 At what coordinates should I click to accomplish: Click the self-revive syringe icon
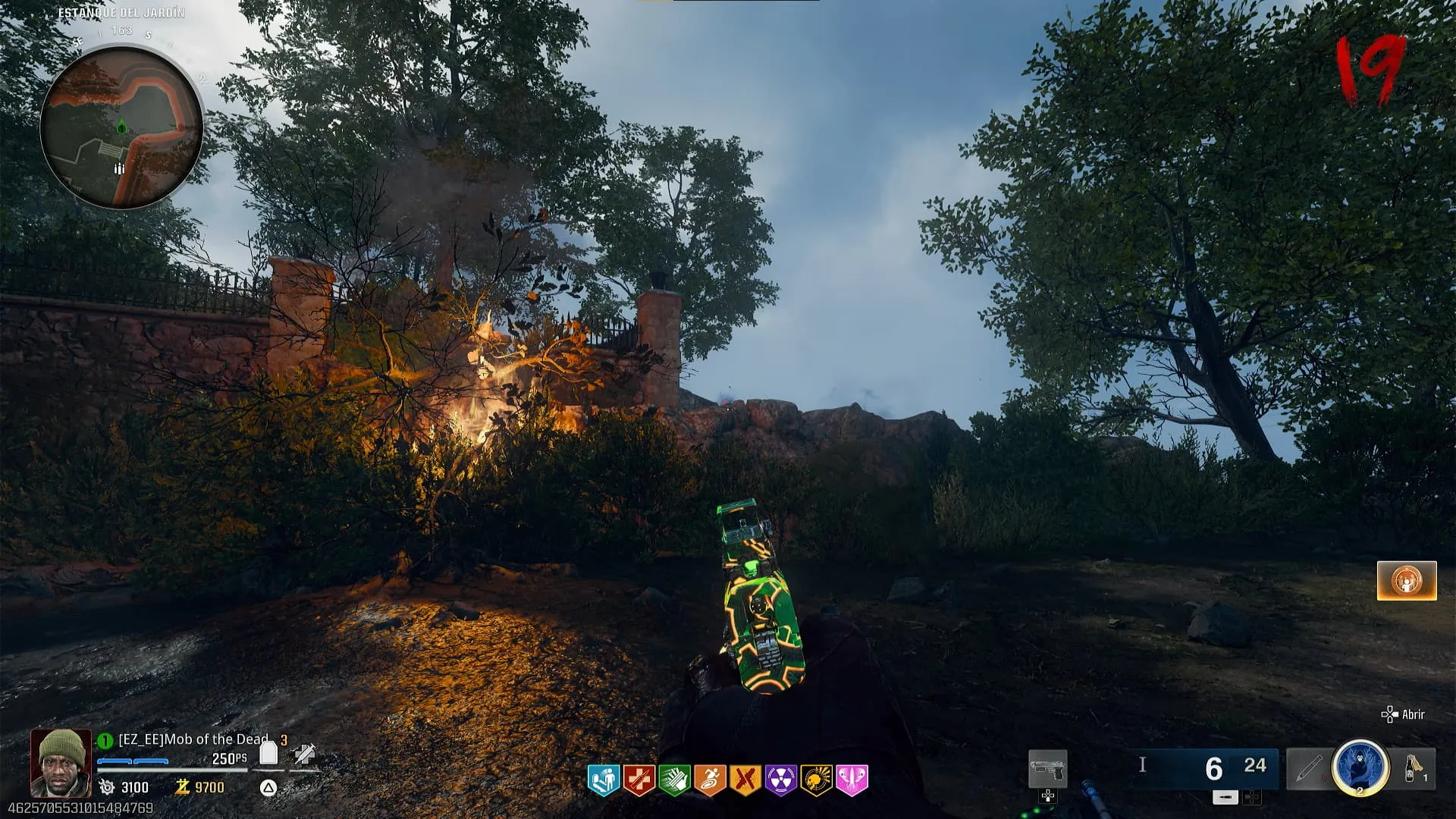click(x=305, y=755)
